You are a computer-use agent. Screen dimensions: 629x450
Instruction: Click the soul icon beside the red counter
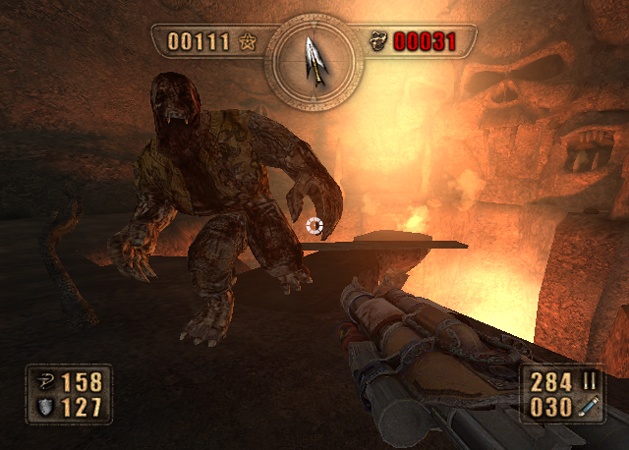[x=379, y=42]
